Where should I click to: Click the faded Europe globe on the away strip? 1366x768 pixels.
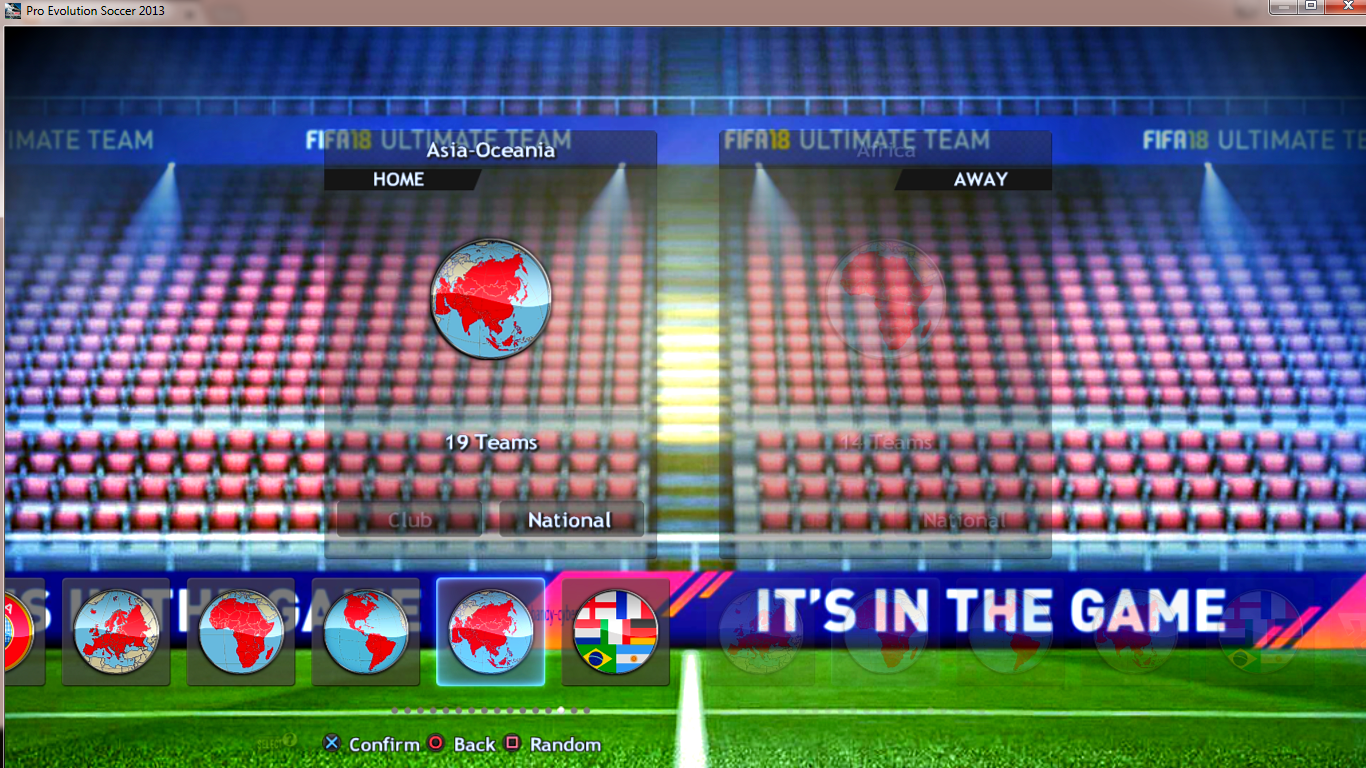coord(760,632)
